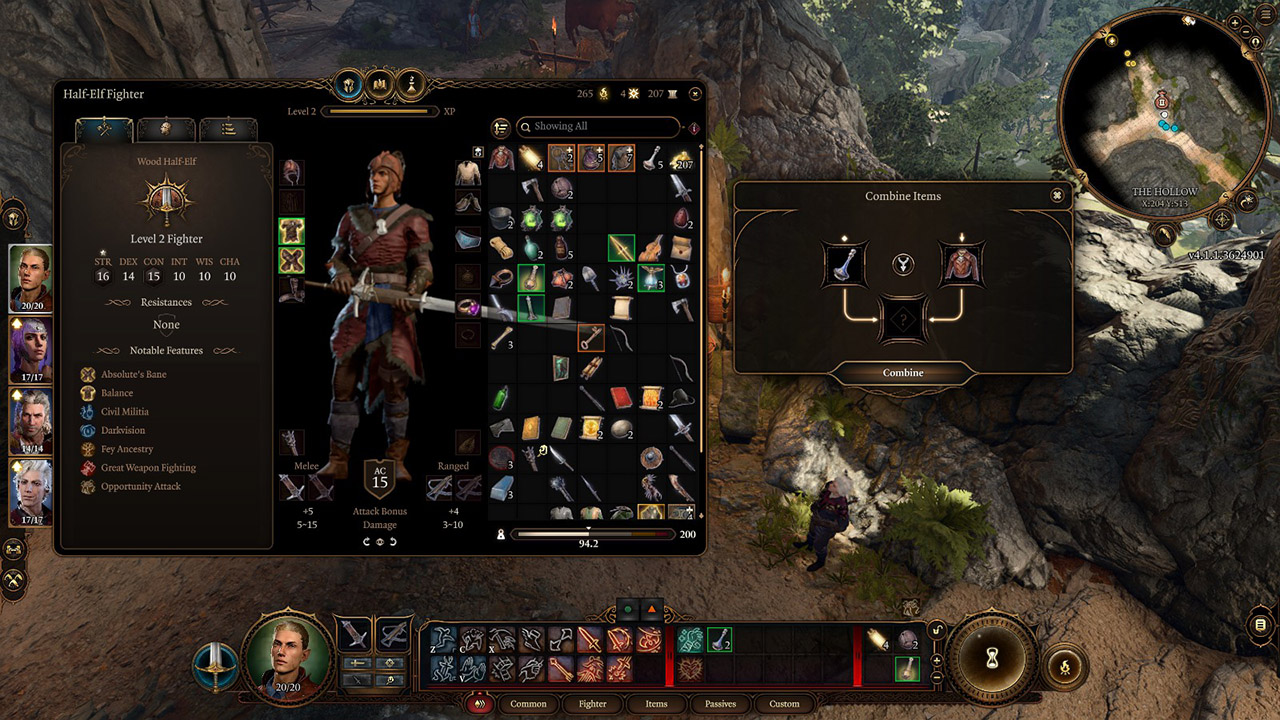
Task: Show the Custom hotbar tab
Action: click(784, 703)
